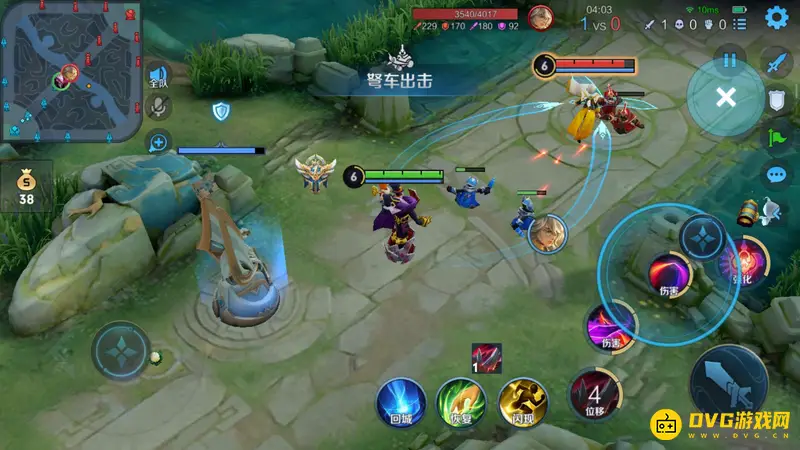This screenshot has width=800, height=450.
Task: Send the shield retreat signal
Action: [x=777, y=99]
